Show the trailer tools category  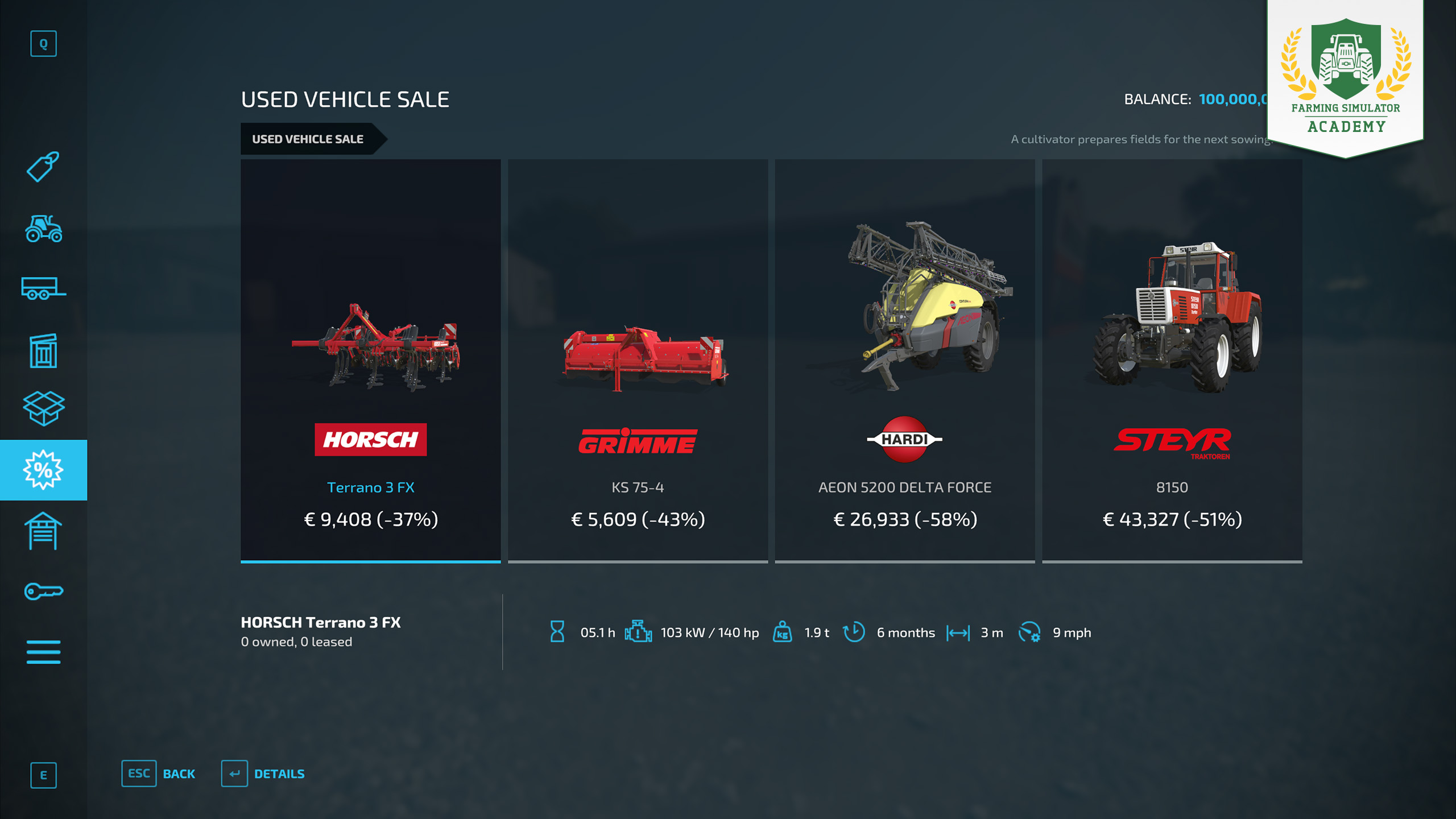(x=43, y=288)
